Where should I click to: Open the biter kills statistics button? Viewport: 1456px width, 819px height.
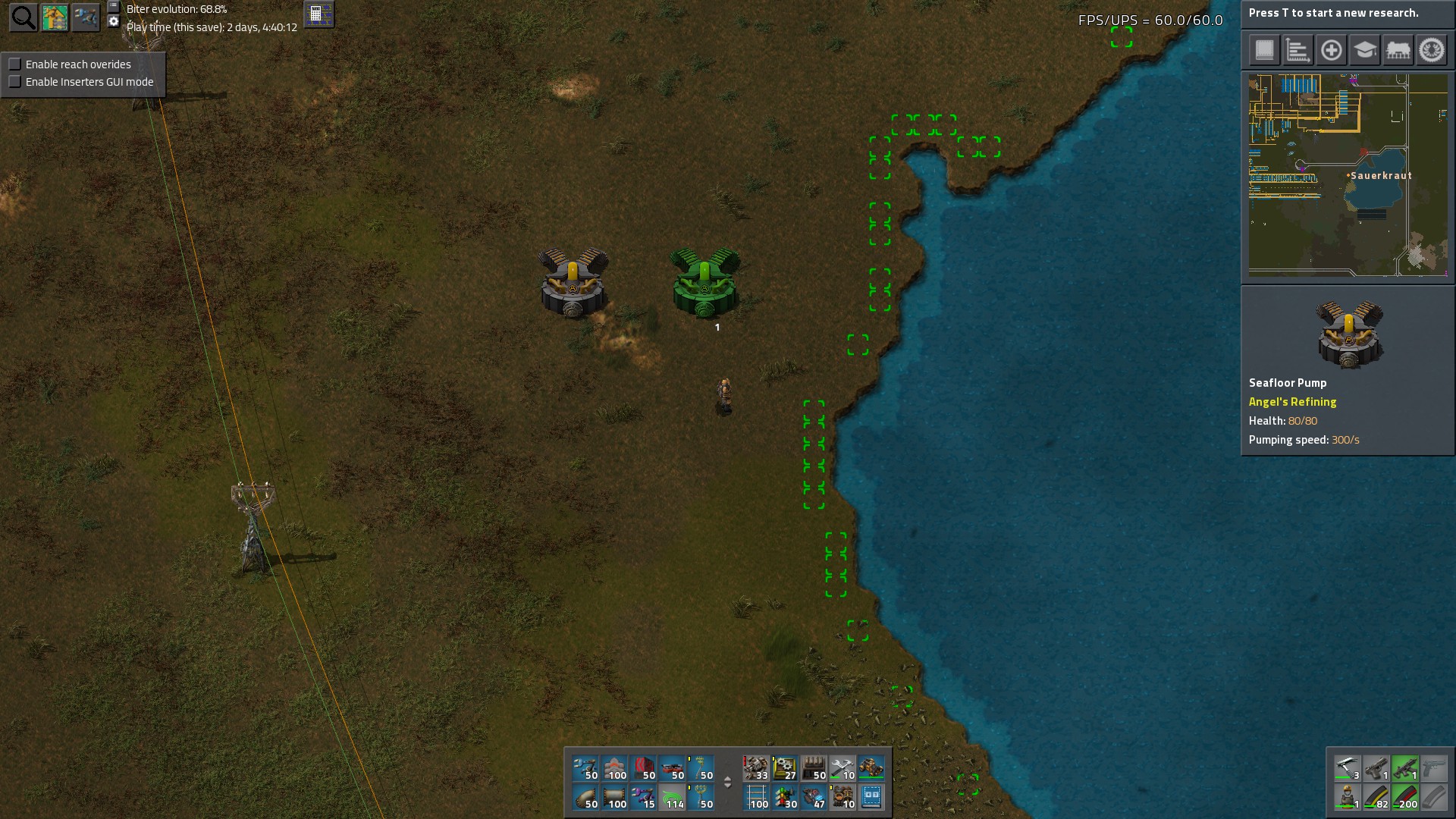tap(1432, 51)
